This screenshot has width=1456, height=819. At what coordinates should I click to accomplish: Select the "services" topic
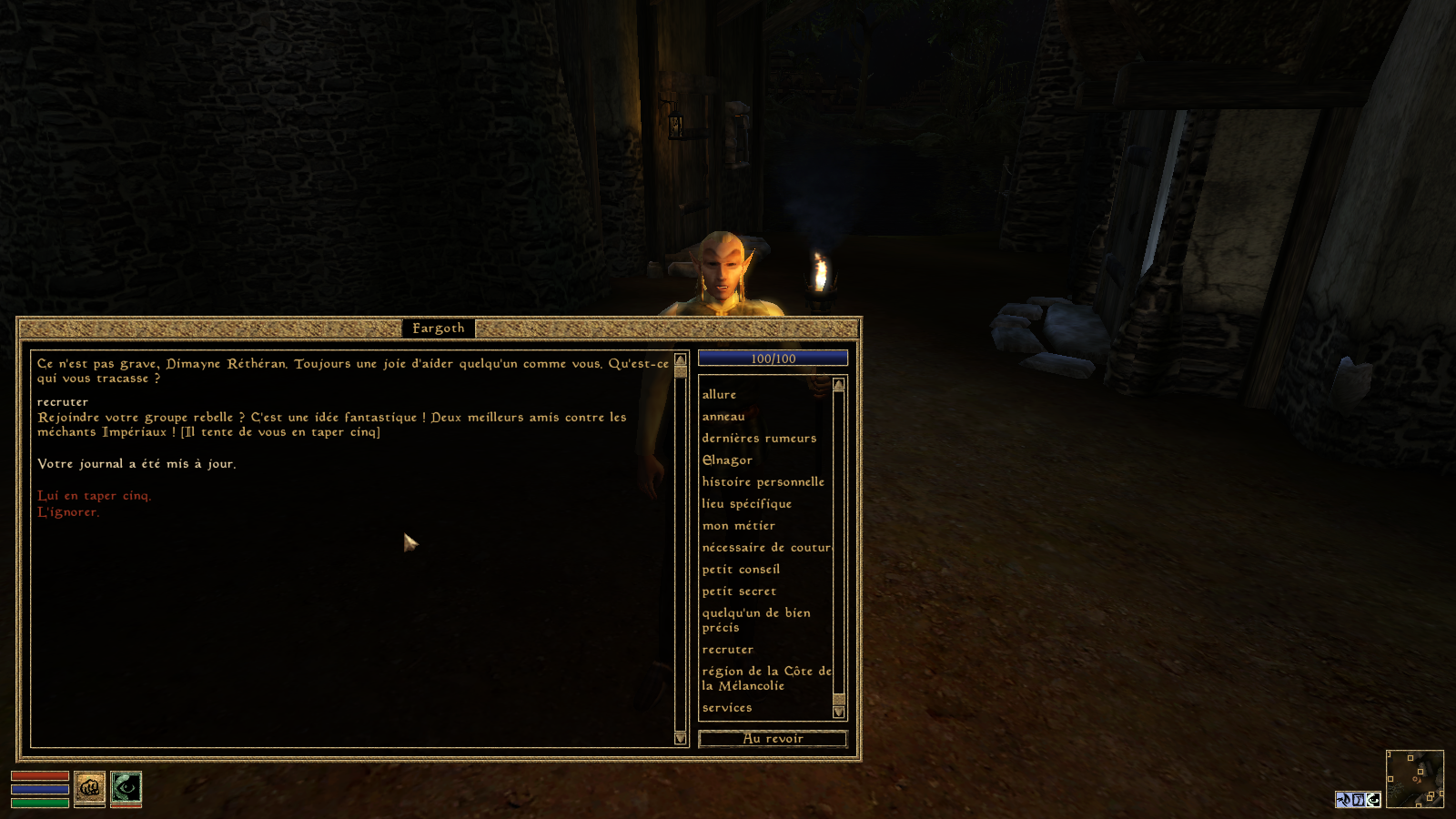click(x=726, y=708)
